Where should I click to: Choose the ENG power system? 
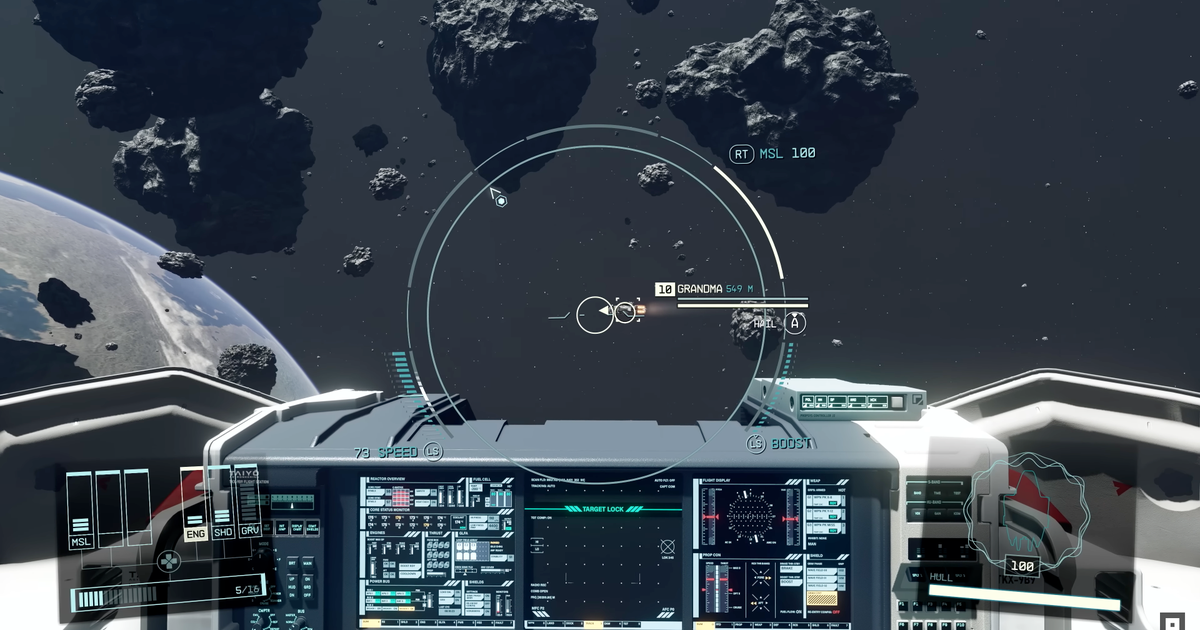(x=194, y=533)
